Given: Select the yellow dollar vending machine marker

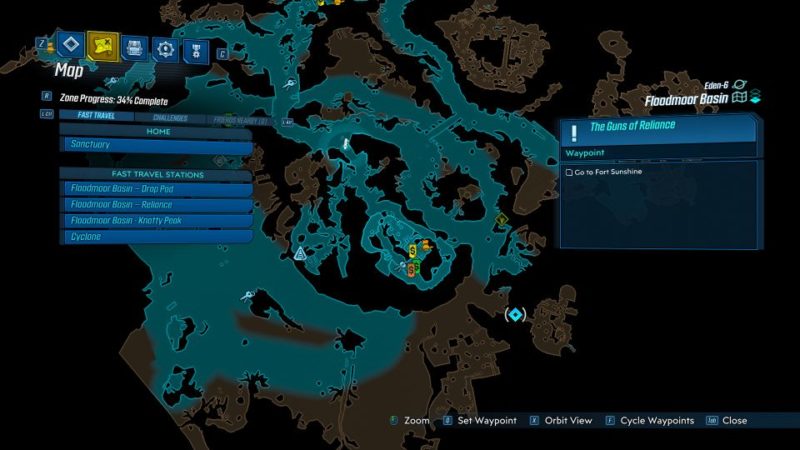Looking at the screenshot, I should [413, 250].
